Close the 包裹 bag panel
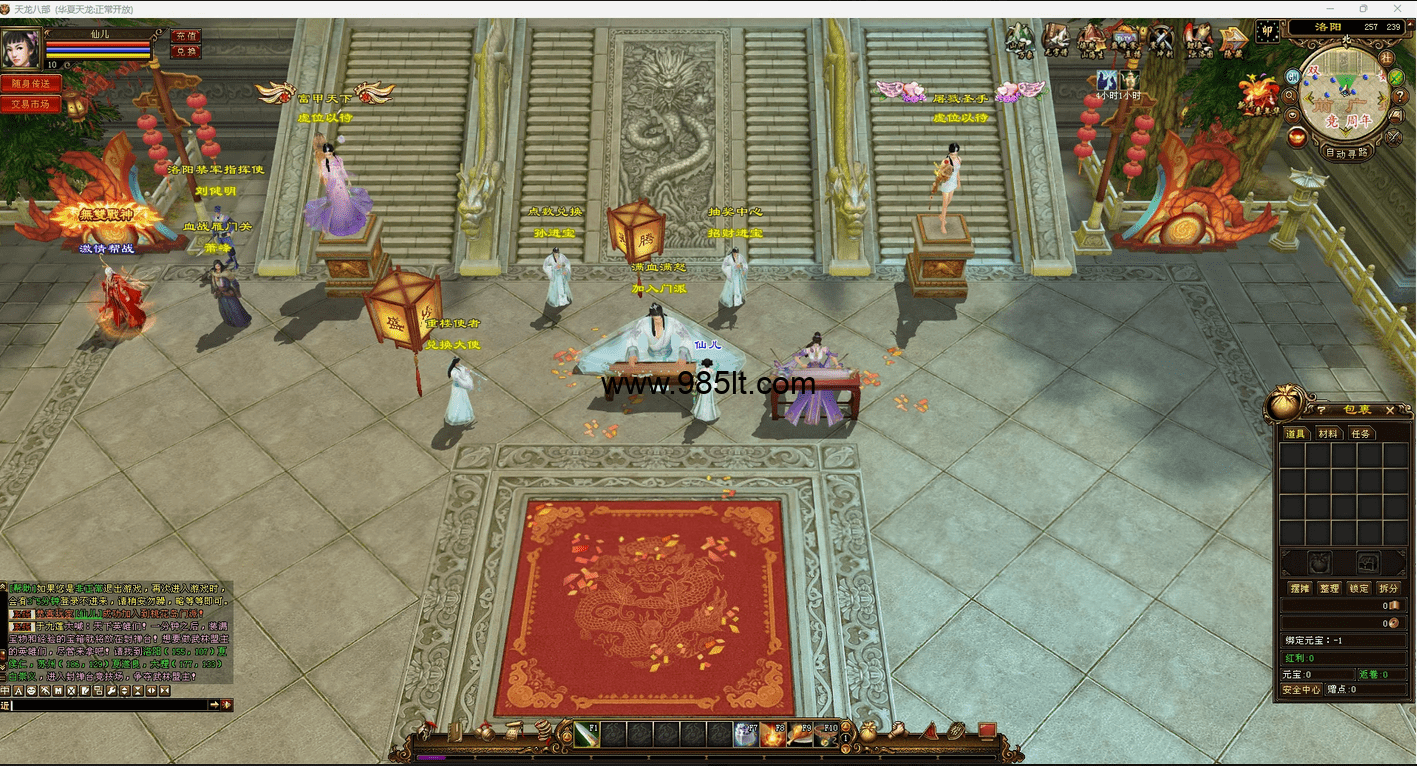1417x766 pixels. coord(1390,410)
